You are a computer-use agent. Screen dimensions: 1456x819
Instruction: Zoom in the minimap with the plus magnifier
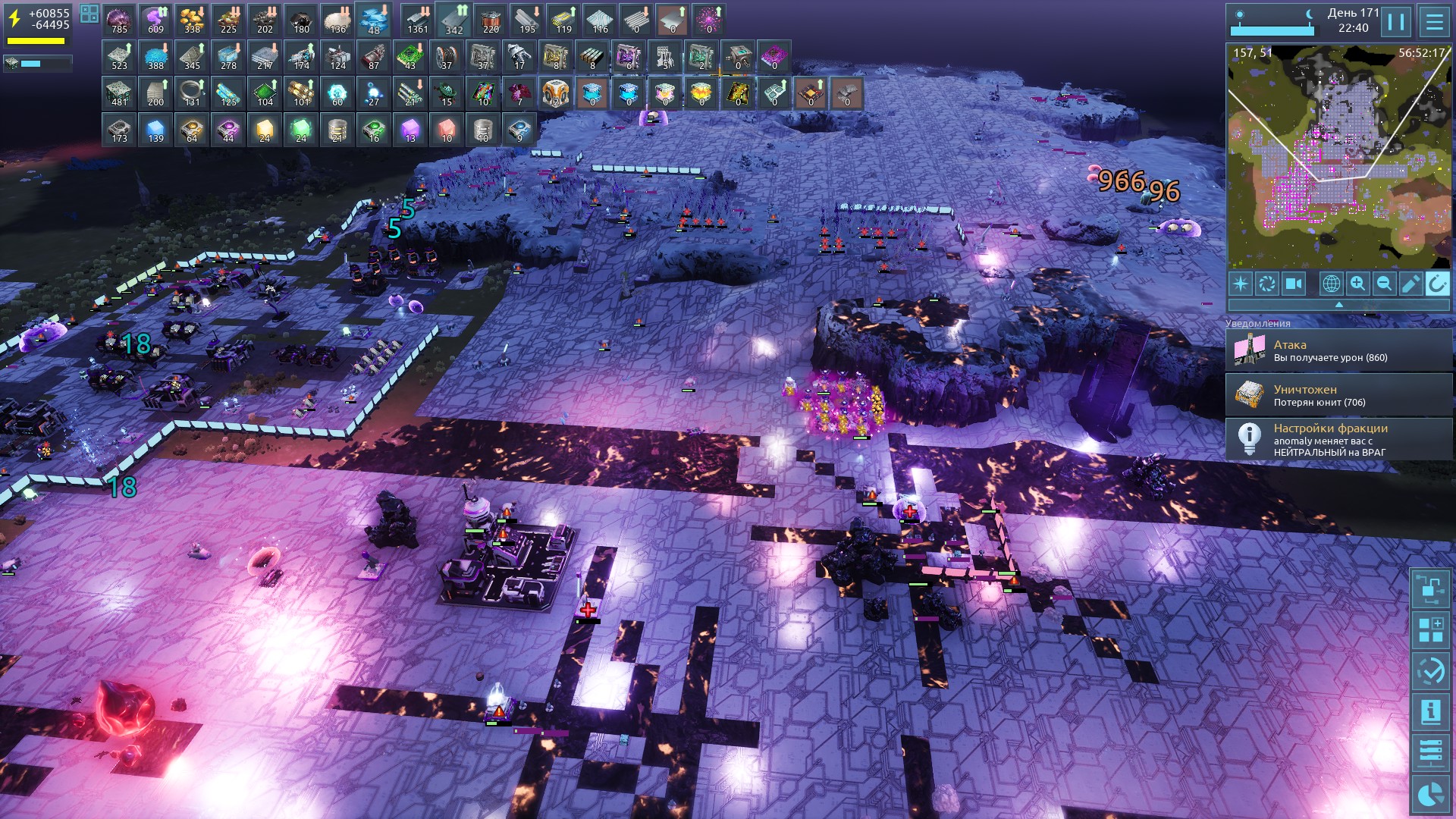point(1357,284)
